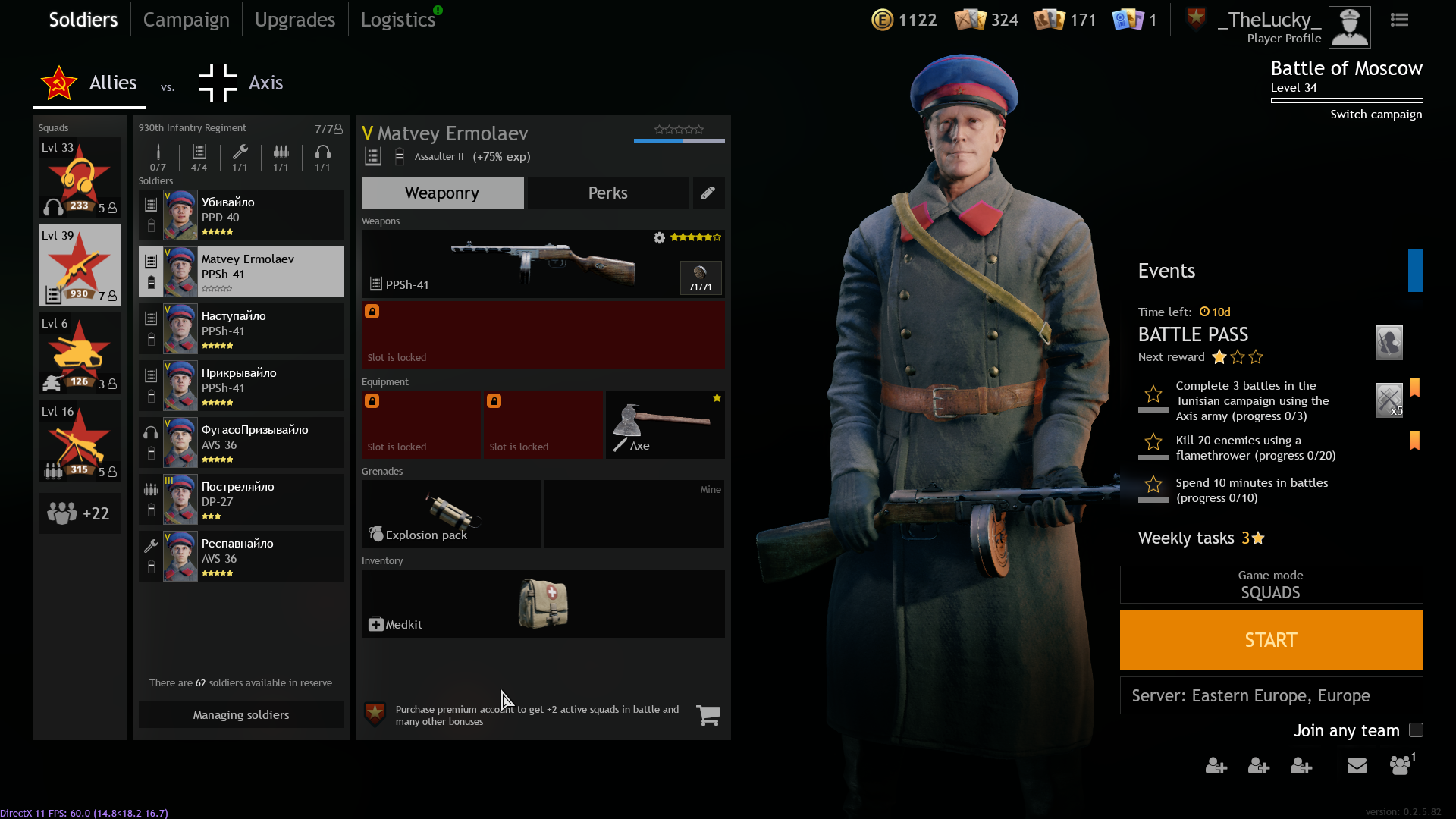Click the premium account shopping cart

708,715
